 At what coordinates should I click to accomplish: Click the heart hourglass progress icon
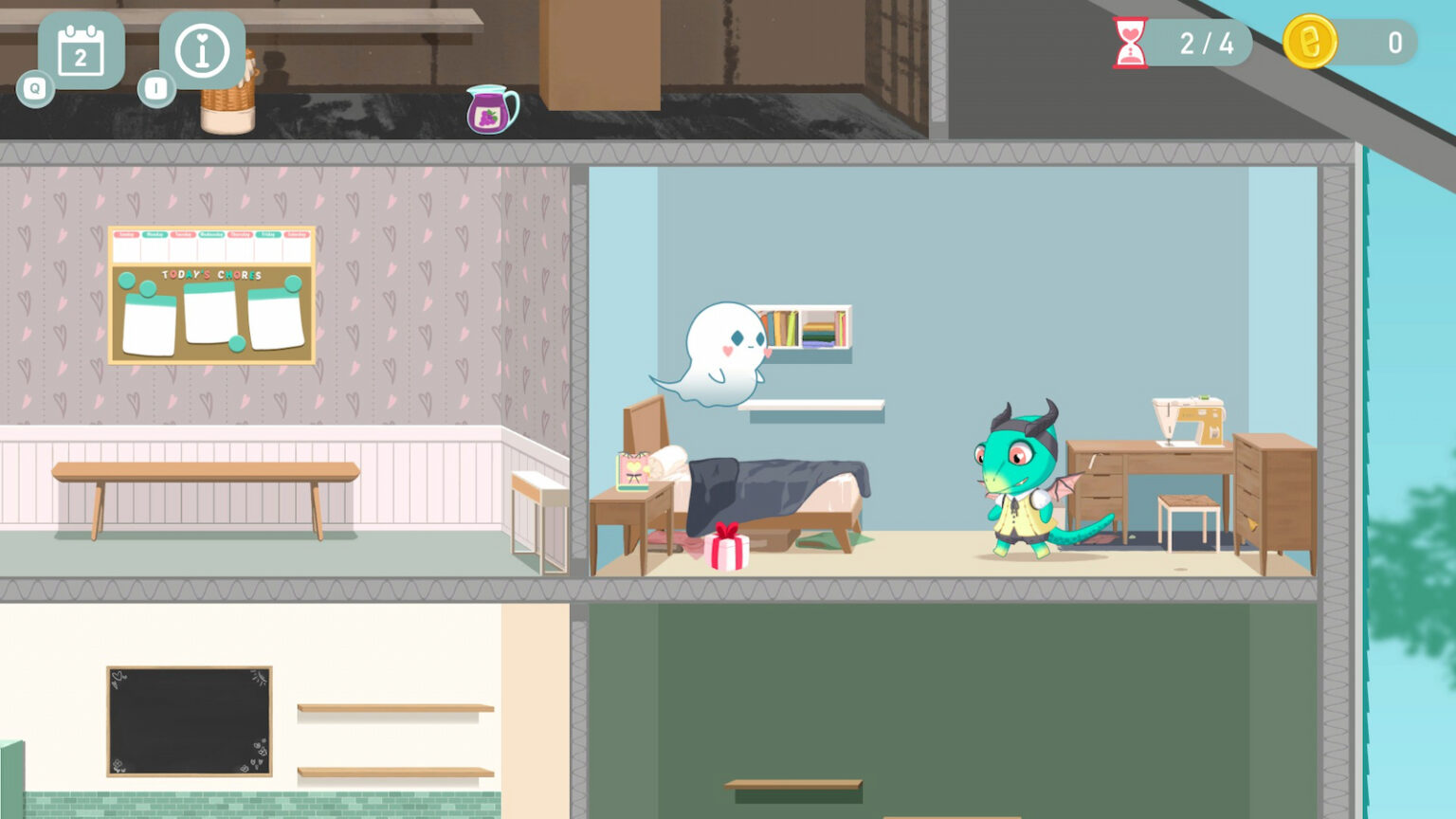(x=1131, y=42)
